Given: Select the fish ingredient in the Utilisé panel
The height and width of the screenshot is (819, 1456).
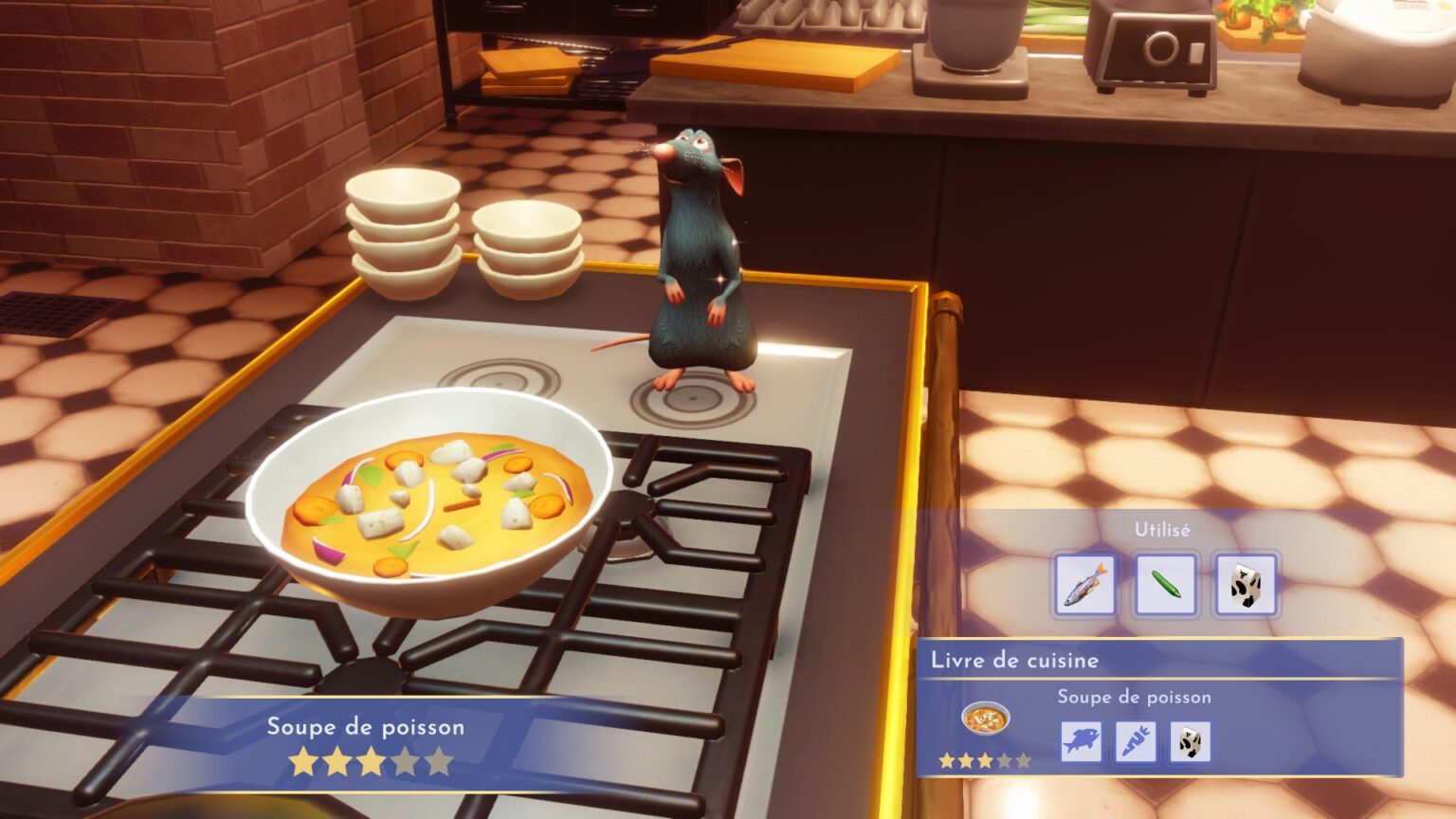Looking at the screenshot, I should (x=1083, y=582).
